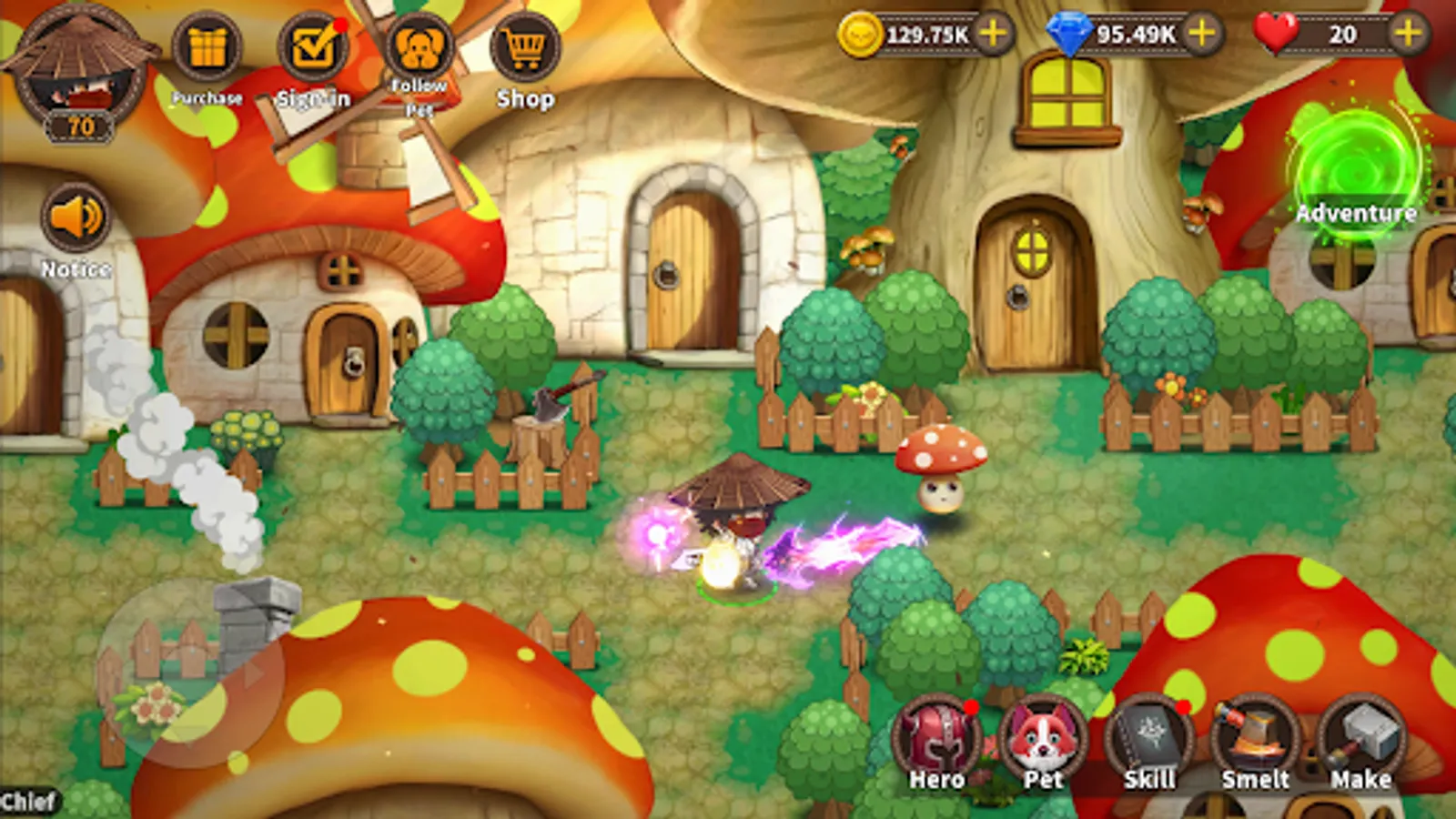The width and height of the screenshot is (1456, 819).
Task: Tap the Notice speaker icon
Action: pyautogui.click(x=75, y=218)
